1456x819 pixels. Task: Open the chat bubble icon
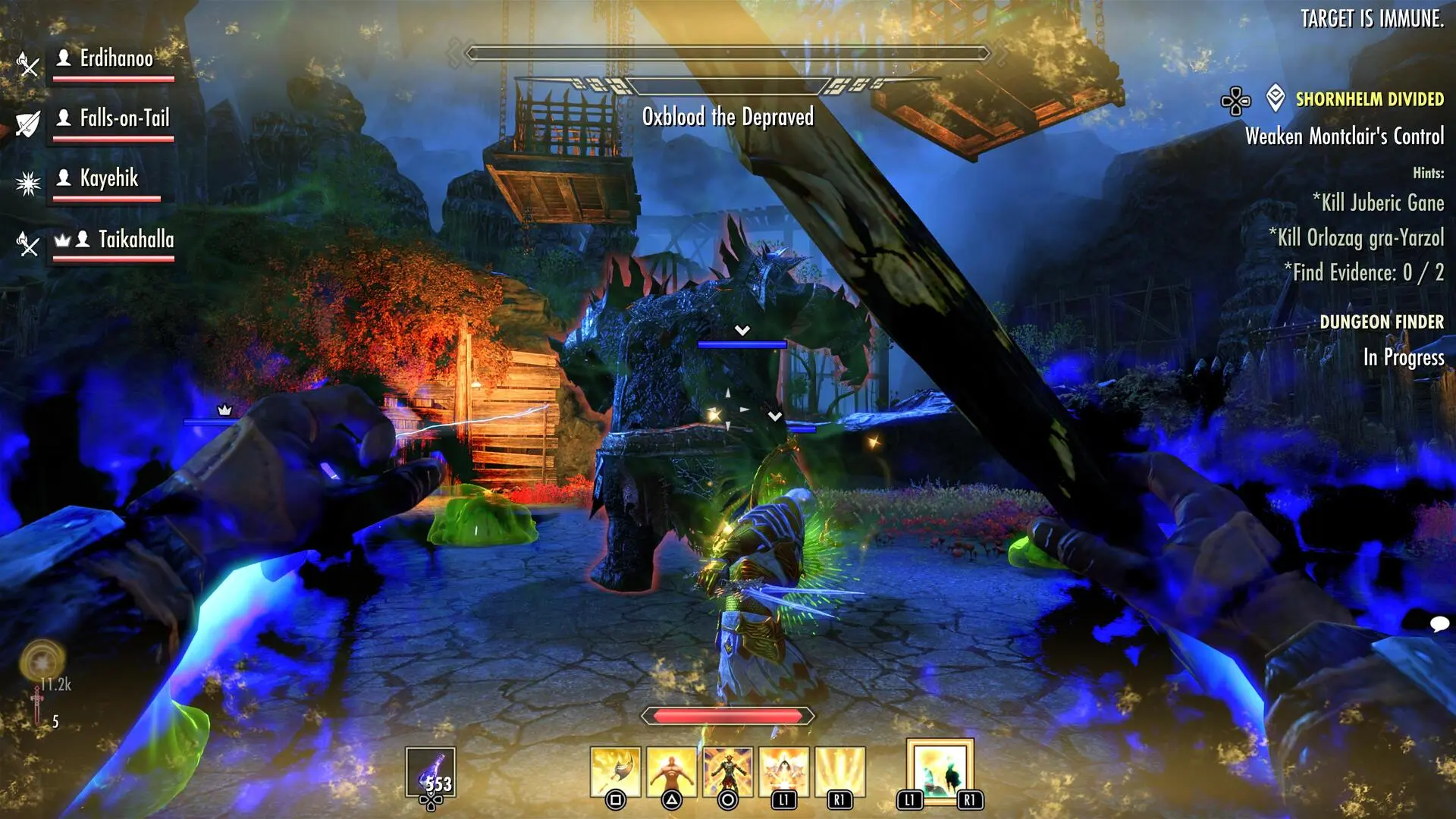tap(1439, 624)
